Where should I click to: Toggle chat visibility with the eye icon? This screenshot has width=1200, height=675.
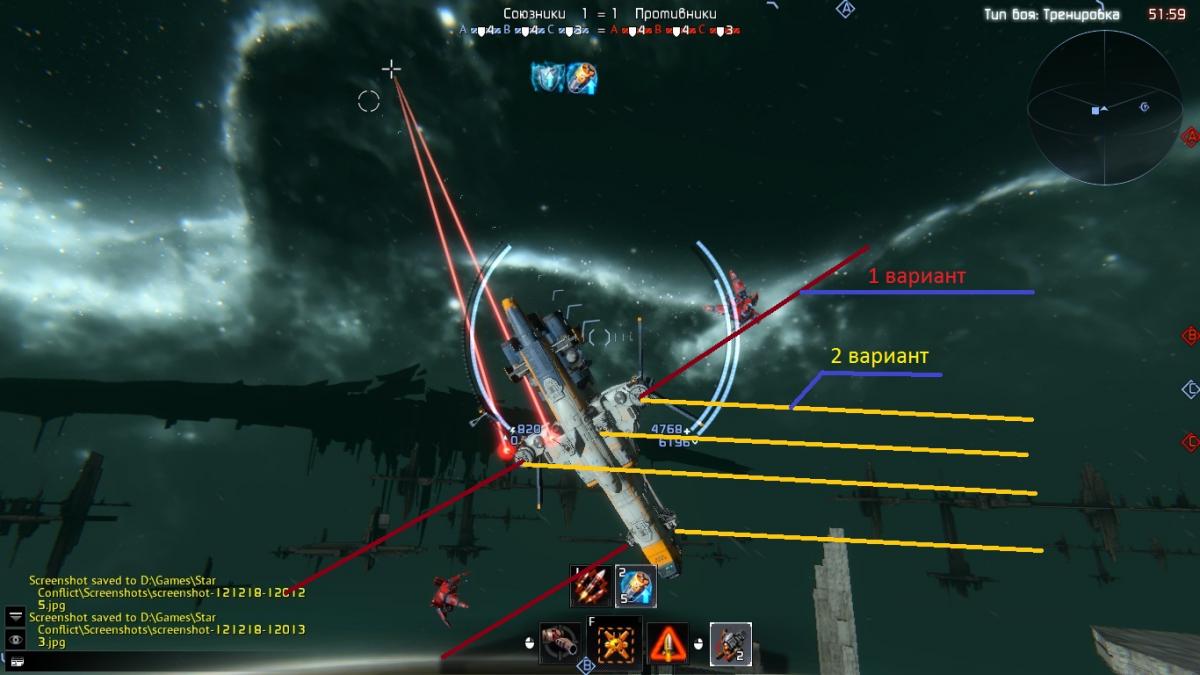pos(16,639)
